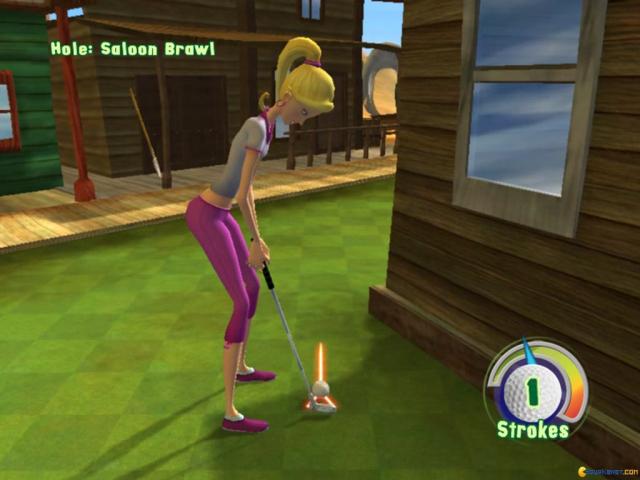Click the golf ball power gauge
Screen dimensions: 640x480
[x=535, y=384]
